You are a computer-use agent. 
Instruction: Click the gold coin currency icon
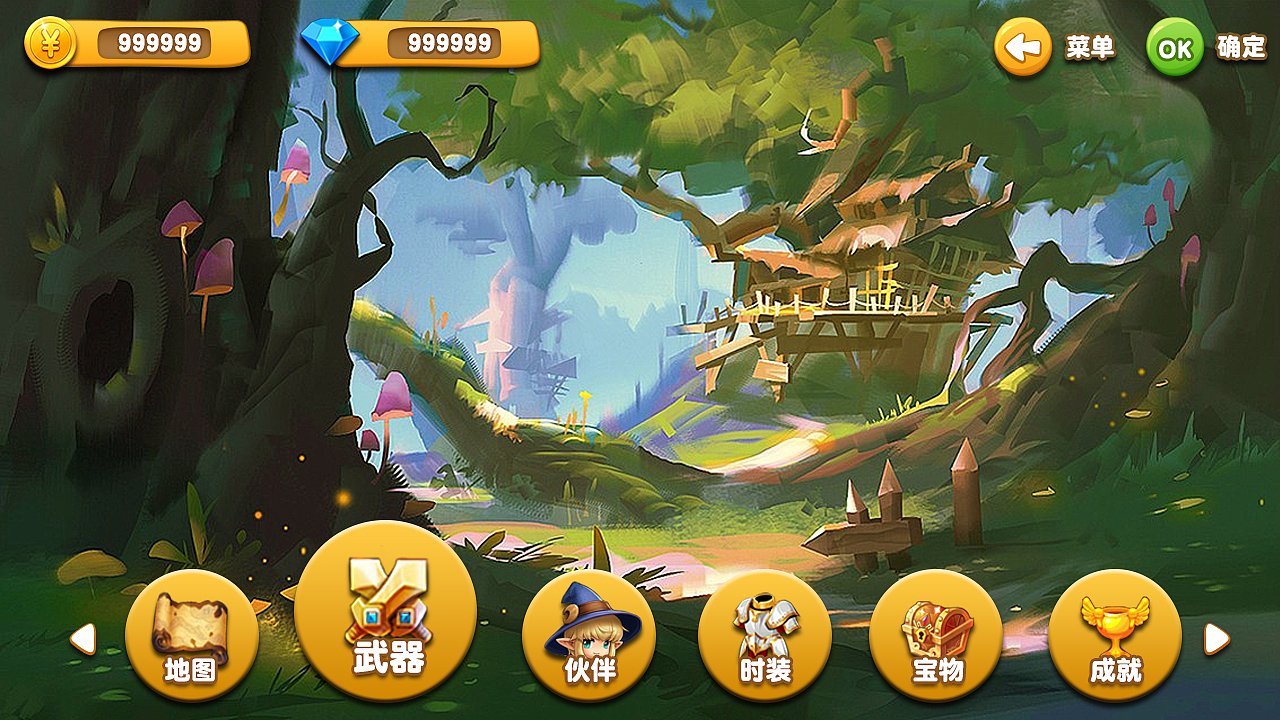tap(47, 44)
